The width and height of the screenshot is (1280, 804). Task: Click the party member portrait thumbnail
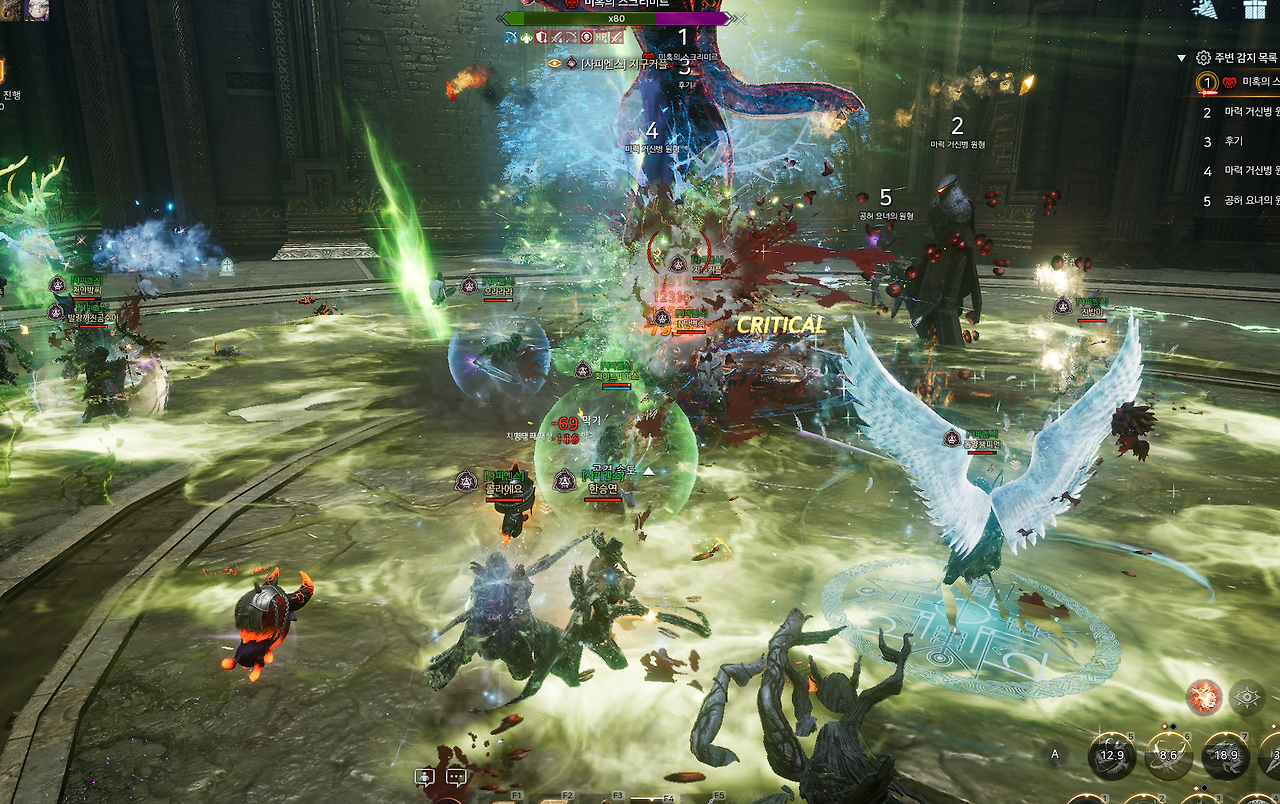click(x=38, y=10)
